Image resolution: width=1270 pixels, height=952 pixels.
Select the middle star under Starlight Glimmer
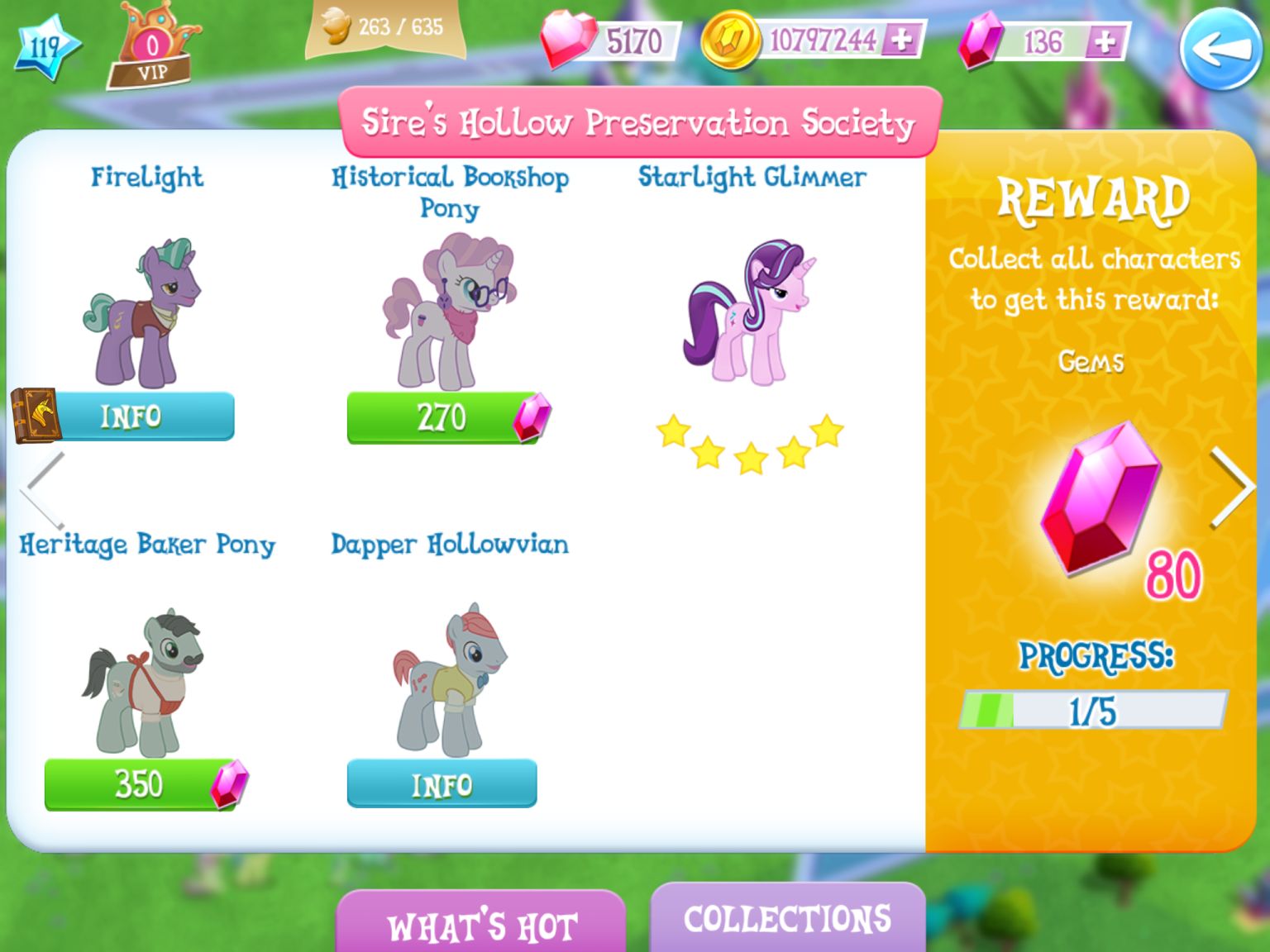[751, 457]
